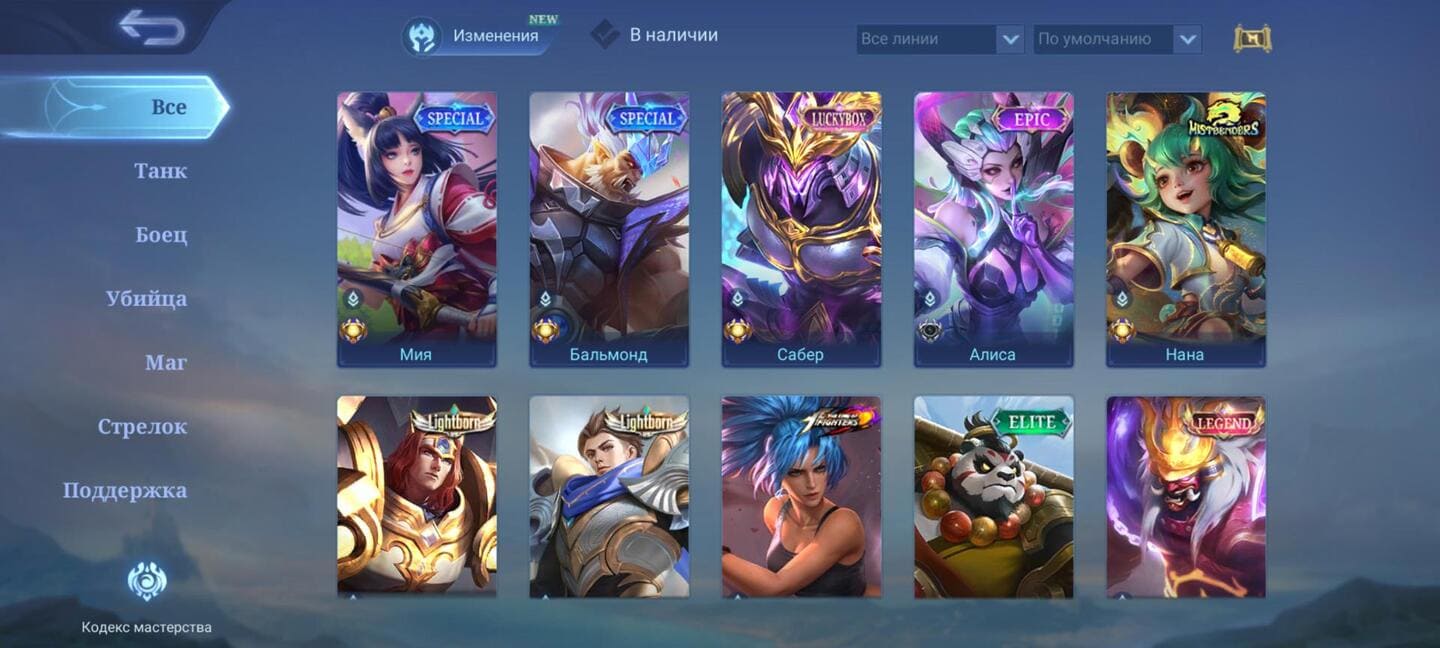Select the Нана hero card
This screenshot has width=1440, height=648.
(1185, 229)
